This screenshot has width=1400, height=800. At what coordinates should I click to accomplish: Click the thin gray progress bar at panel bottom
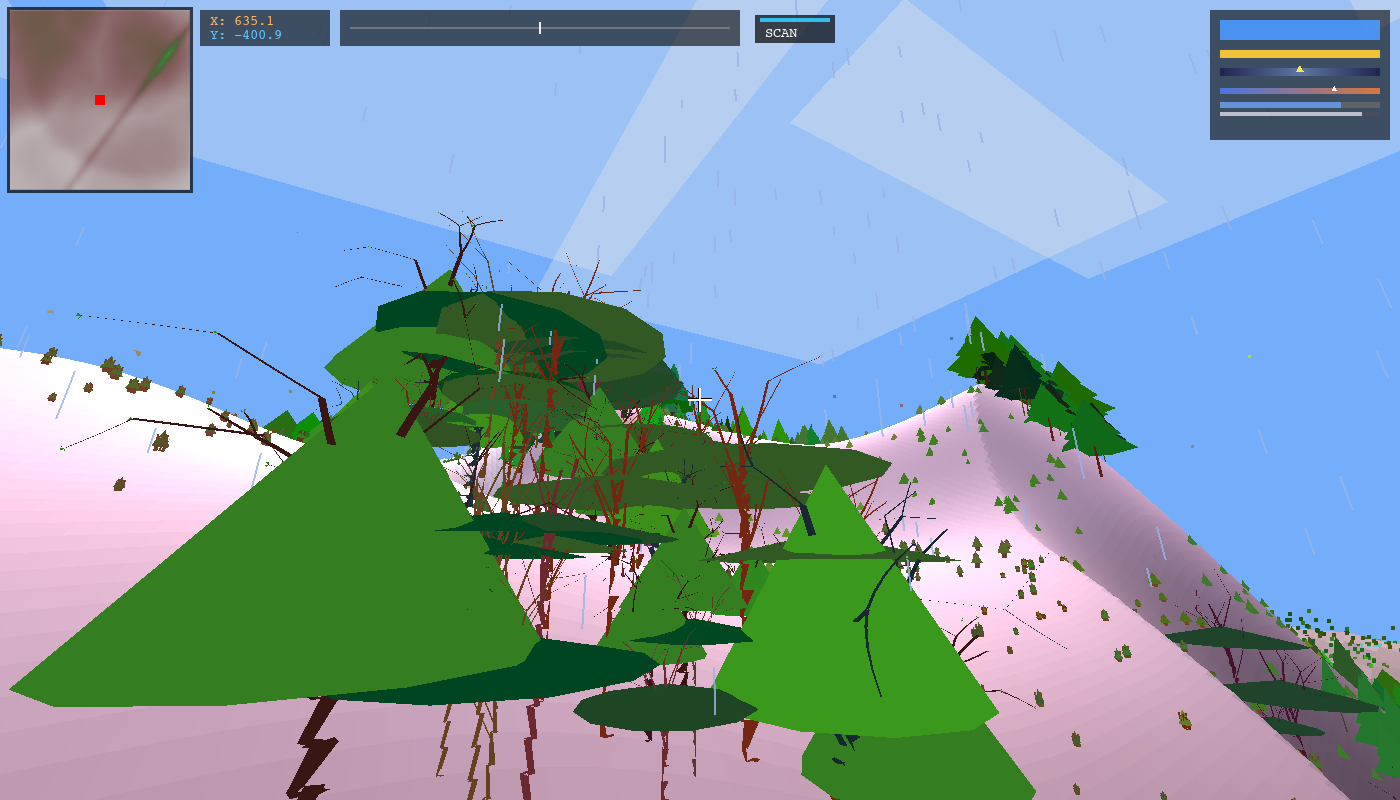(x=1290, y=113)
